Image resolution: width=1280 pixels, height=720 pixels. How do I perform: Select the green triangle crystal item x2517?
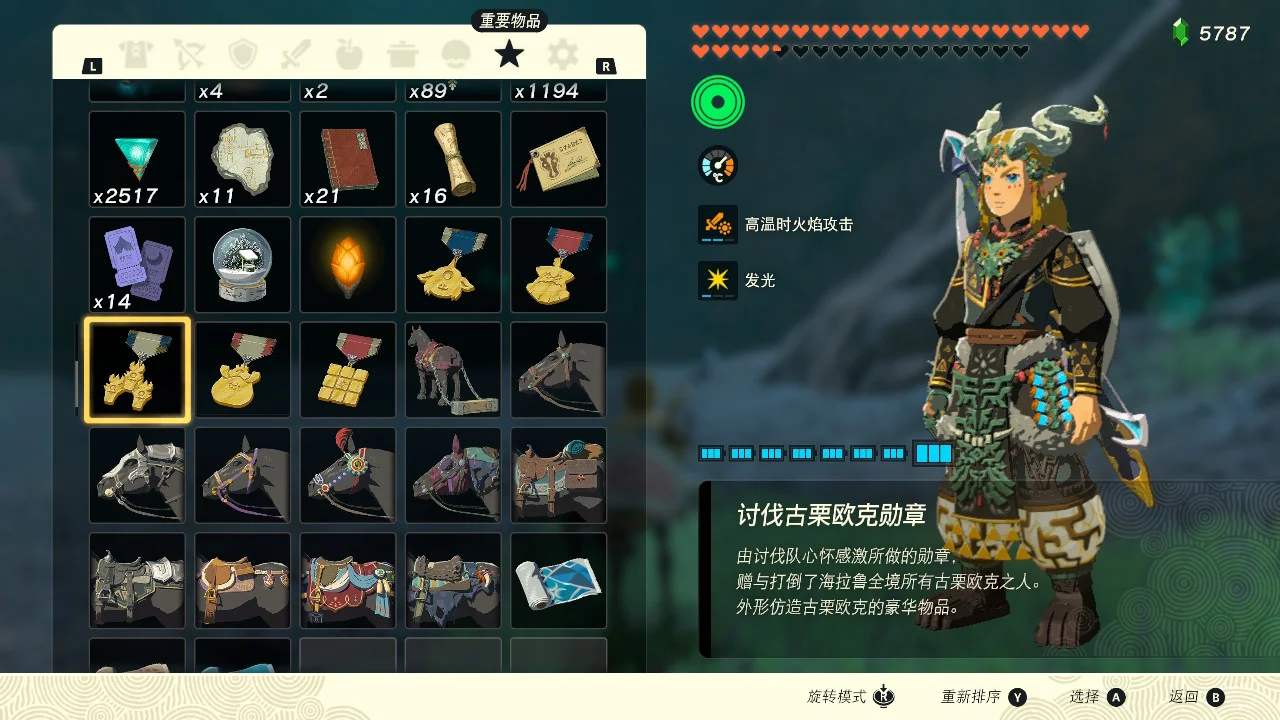(x=137, y=159)
